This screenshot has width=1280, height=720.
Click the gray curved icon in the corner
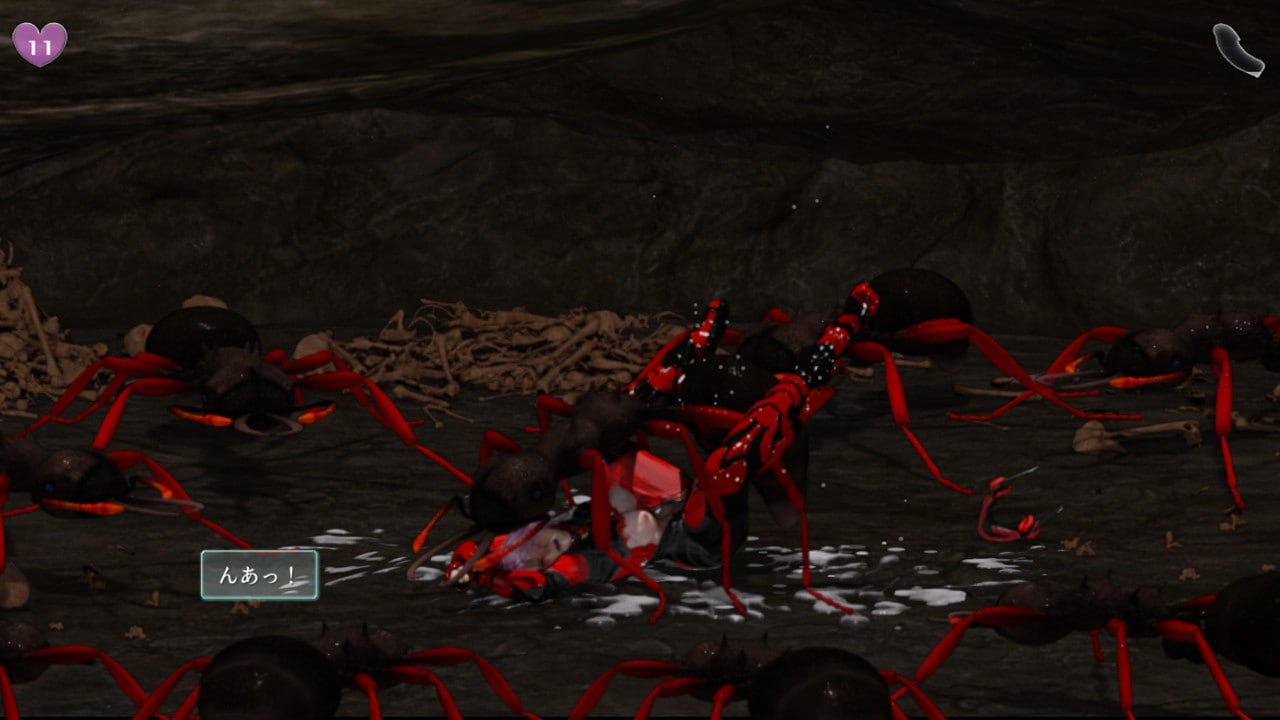pos(1237,48)
